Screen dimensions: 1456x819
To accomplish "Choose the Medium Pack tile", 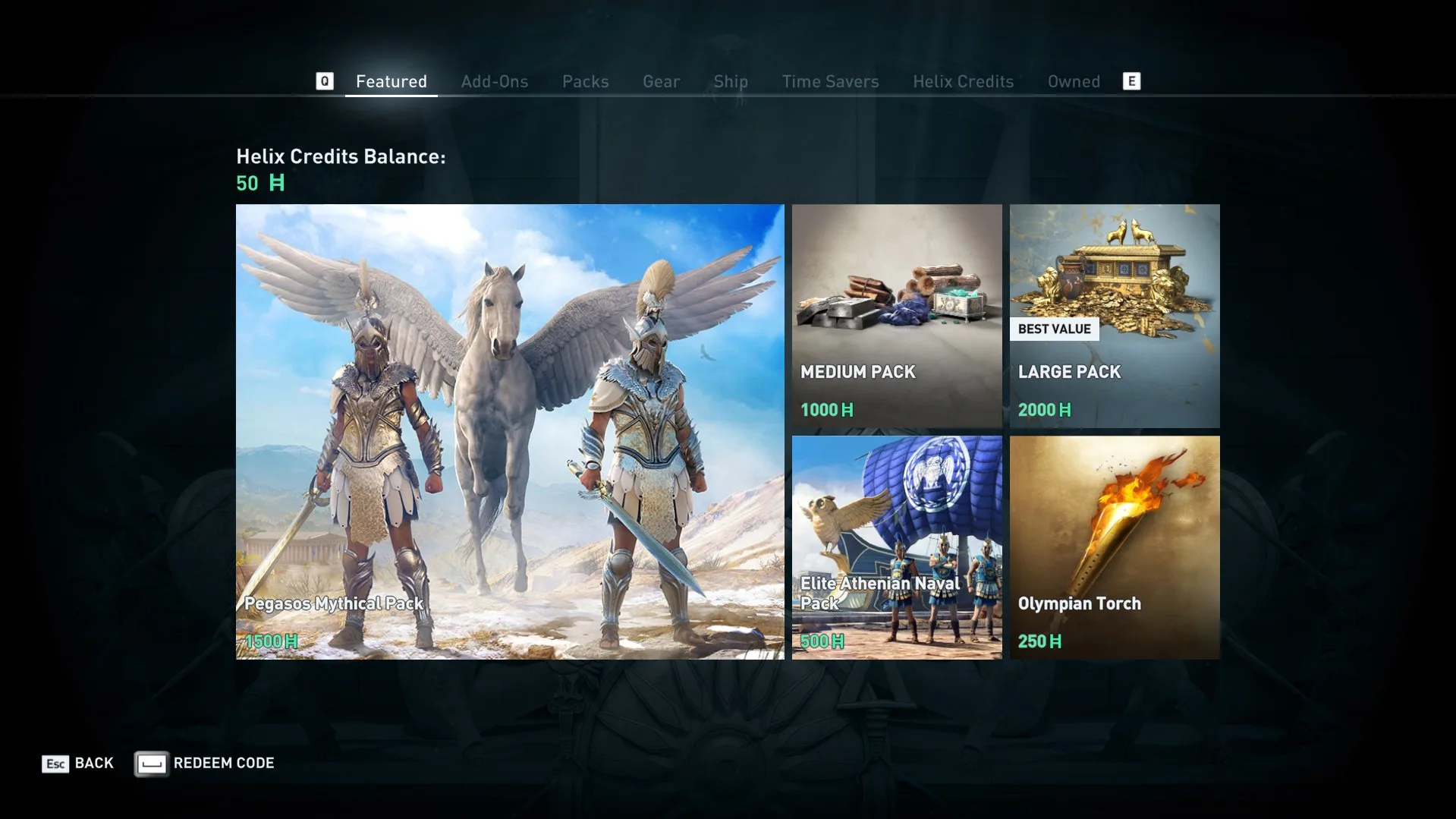I will pyautogui.click(x=897, y=316).
